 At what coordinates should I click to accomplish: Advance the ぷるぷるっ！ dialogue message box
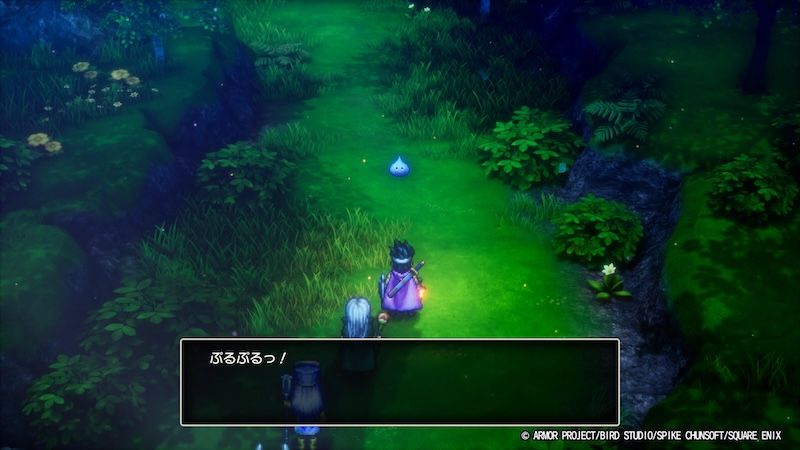(399, 382)
